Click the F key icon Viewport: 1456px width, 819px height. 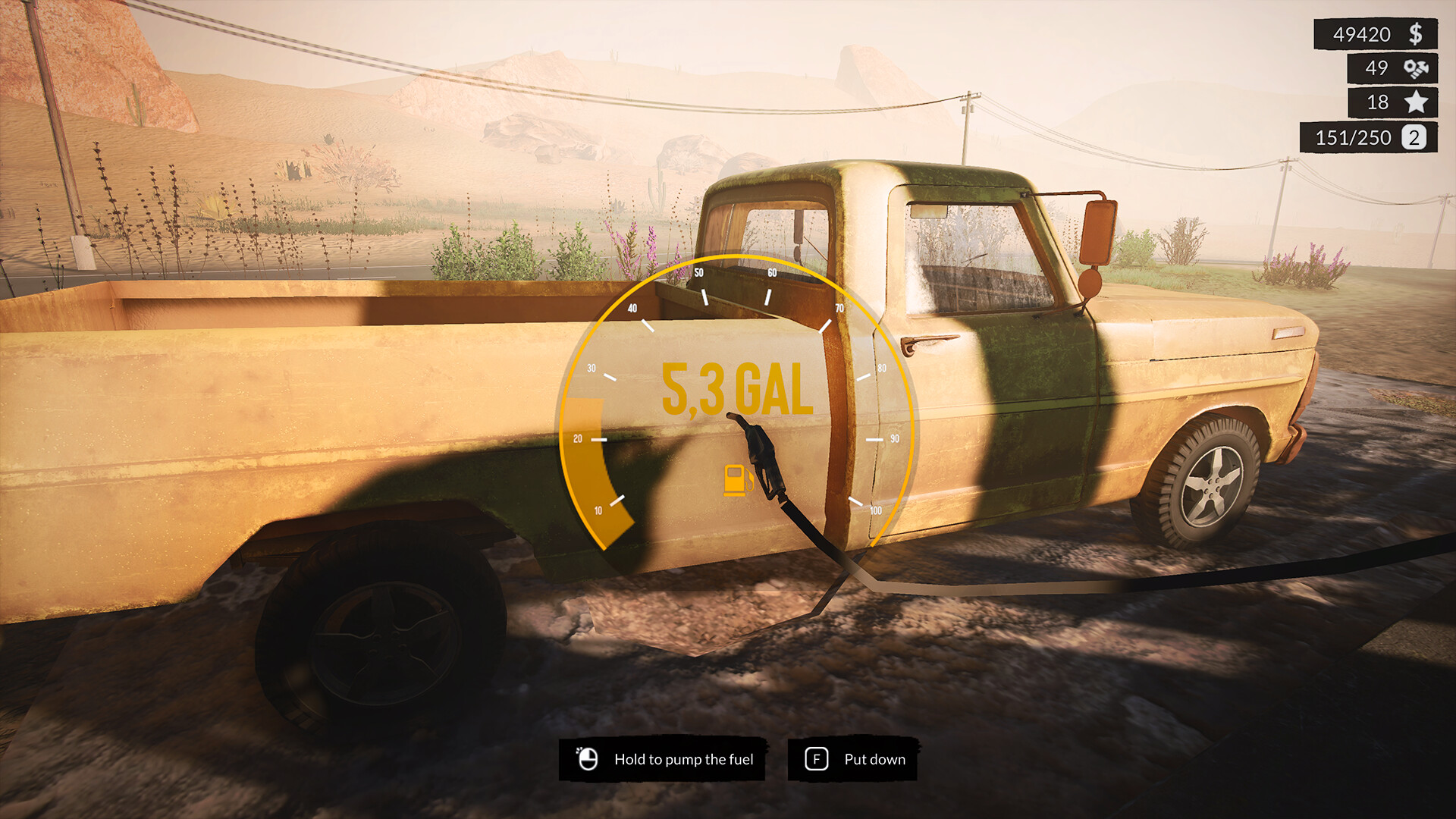point(817,758)
